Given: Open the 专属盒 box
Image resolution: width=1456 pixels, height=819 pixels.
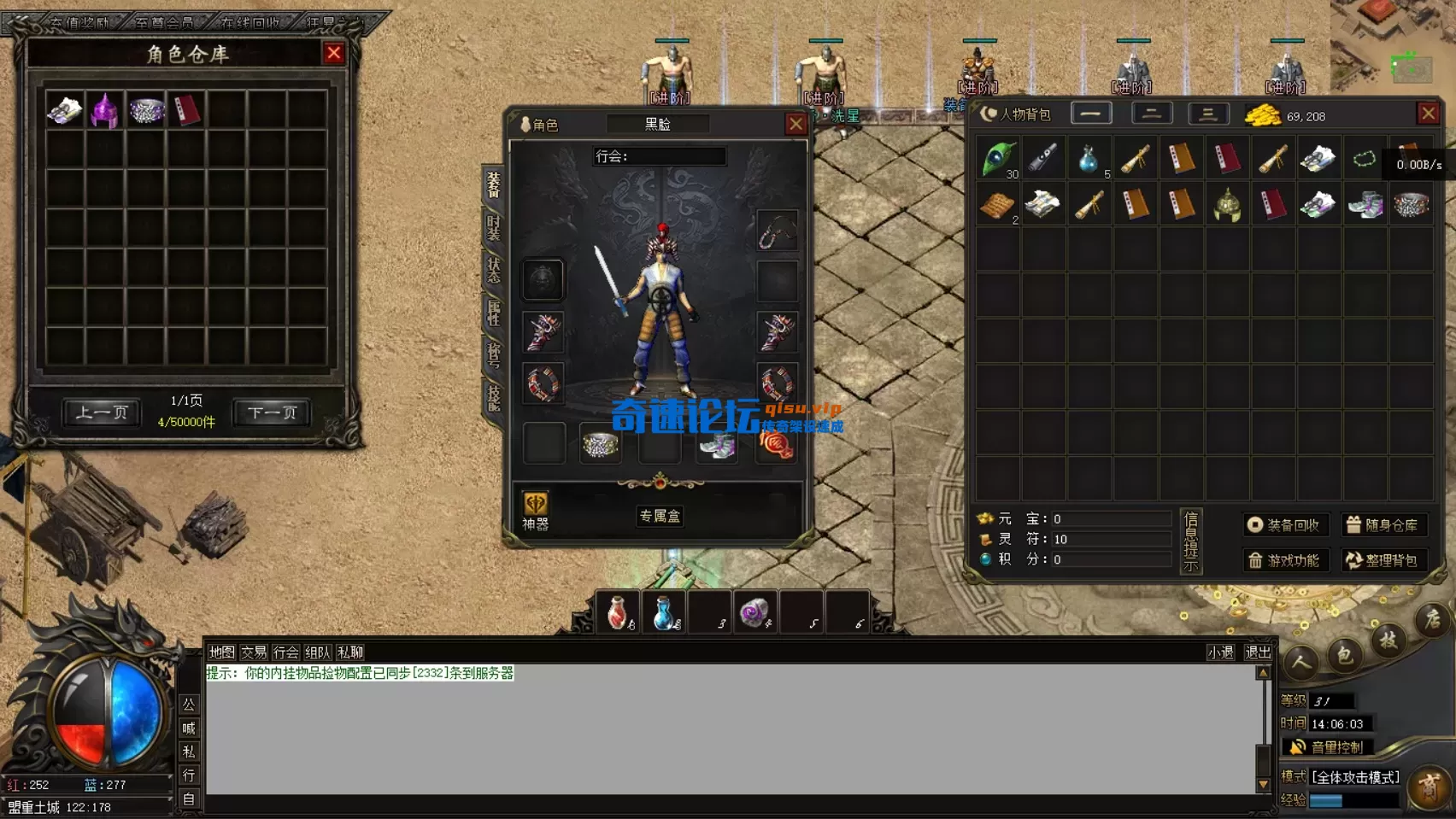Looking at the screenshot, I should click(x=660, y=516).
